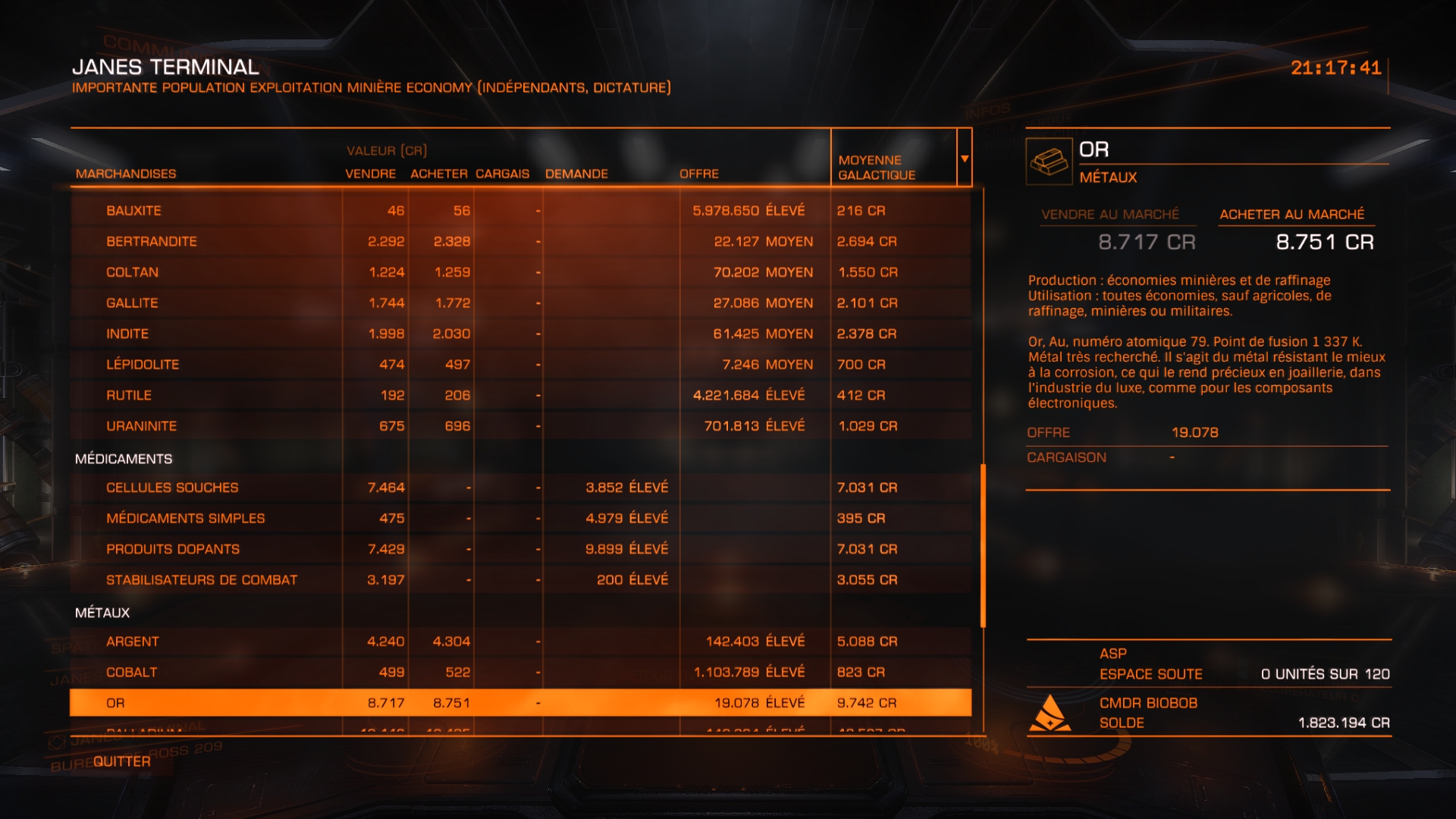This screenshot has height=819, width=1456.
Task: Select the Indite commodity
Action: point(127,334)
